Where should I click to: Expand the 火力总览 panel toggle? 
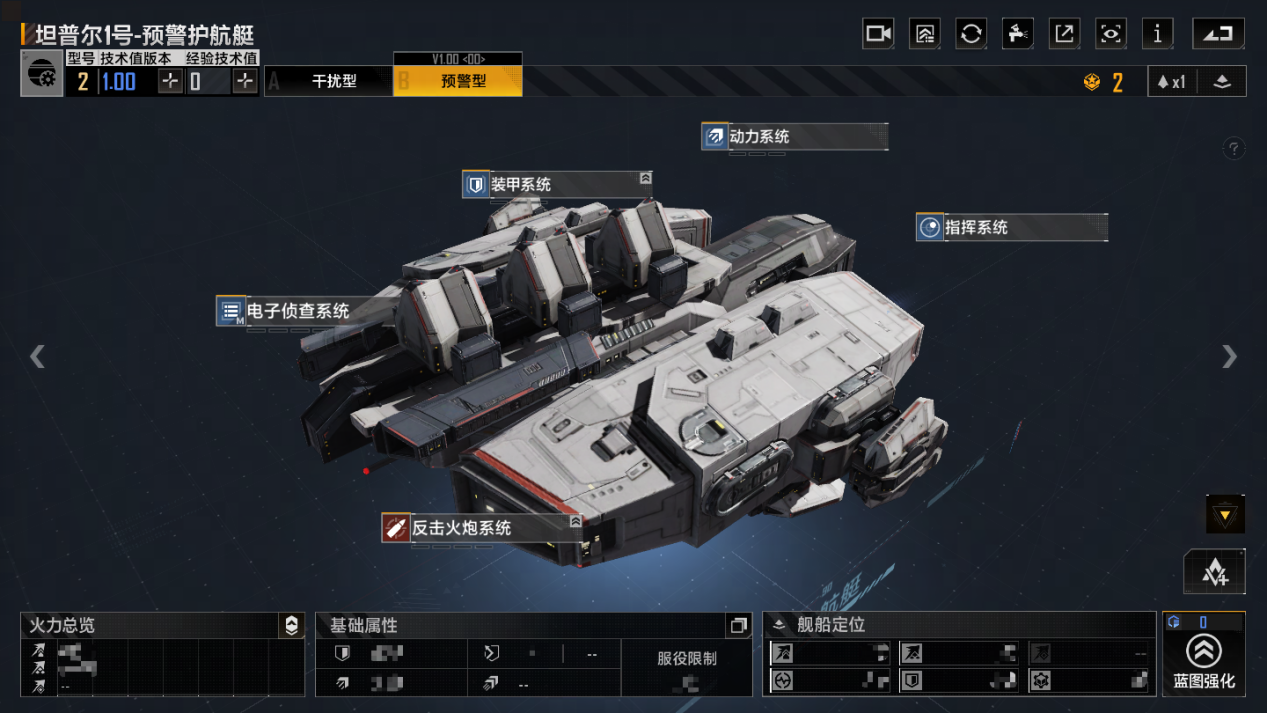[291, 626]
